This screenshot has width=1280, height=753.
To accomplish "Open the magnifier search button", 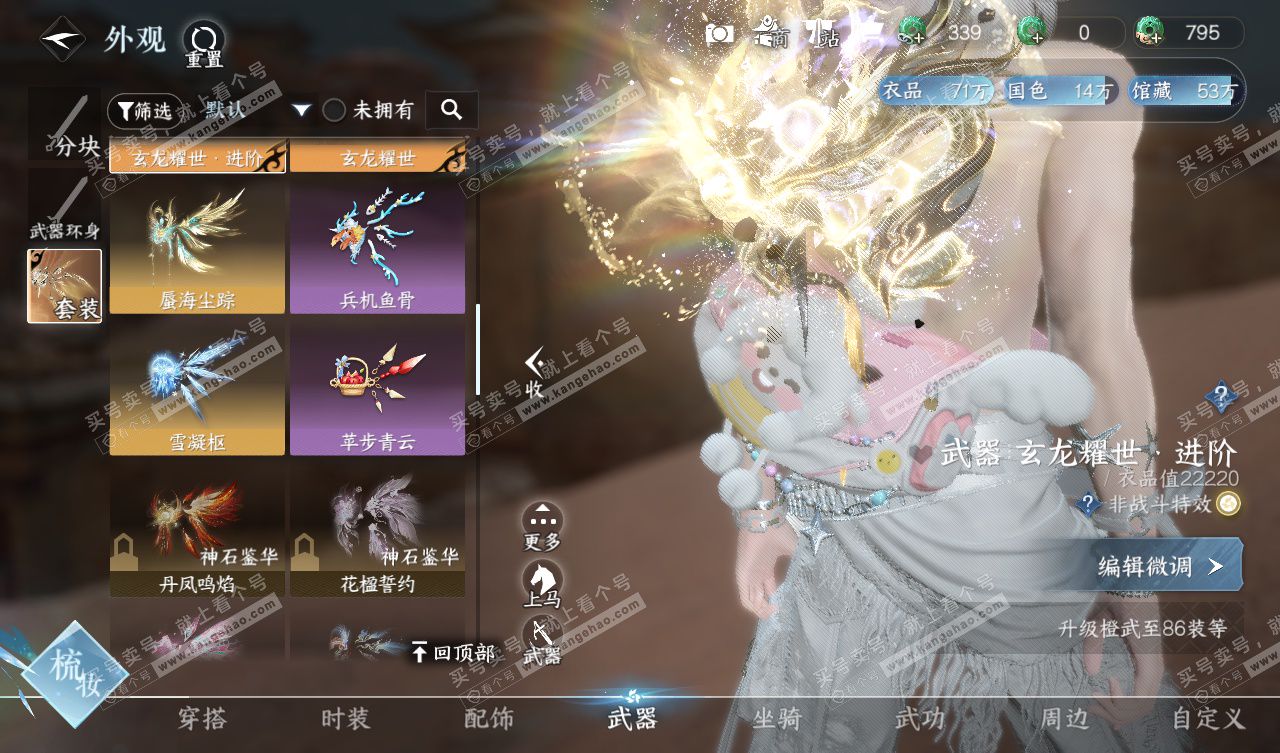I will (x=451, y=110).
